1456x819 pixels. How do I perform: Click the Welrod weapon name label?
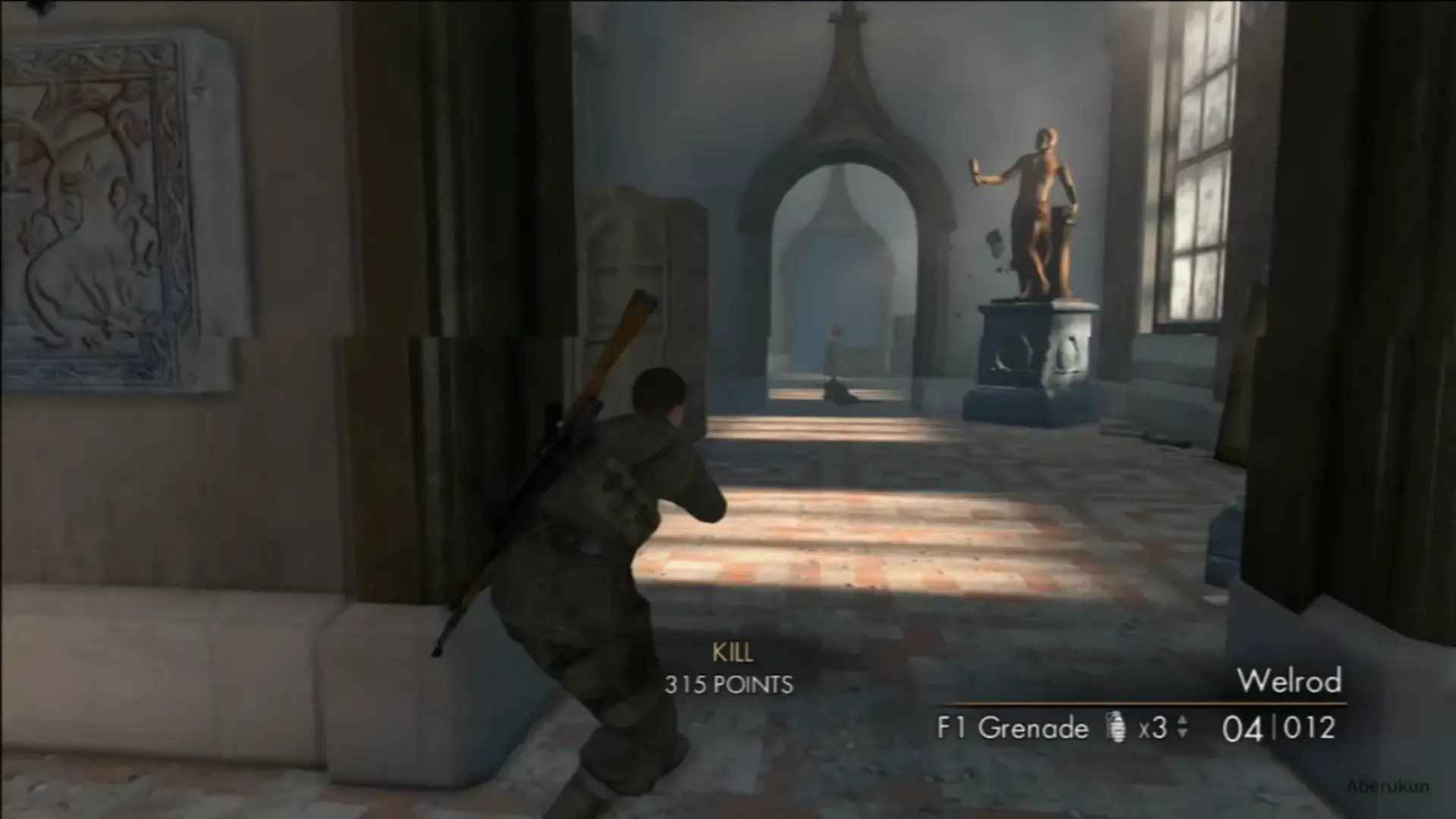[x=1289, y=681]
